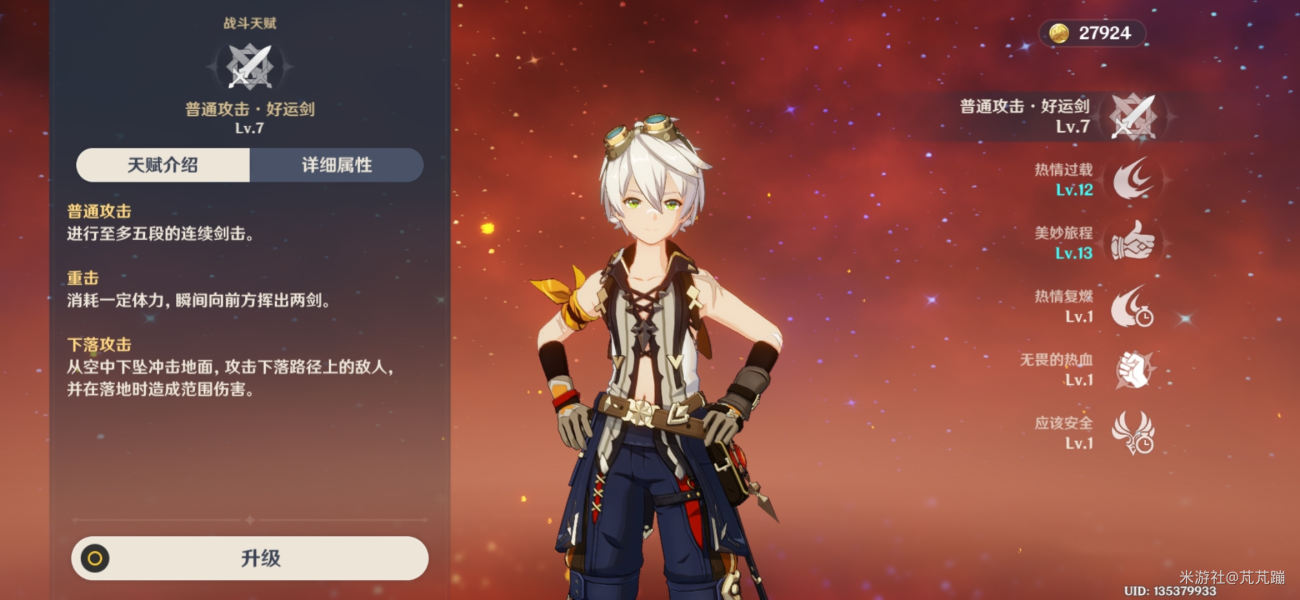Viewport: 1300px width, 600px height.
Task: Select the 美妙旅程 burst talent
Action: coord(1133,241)
